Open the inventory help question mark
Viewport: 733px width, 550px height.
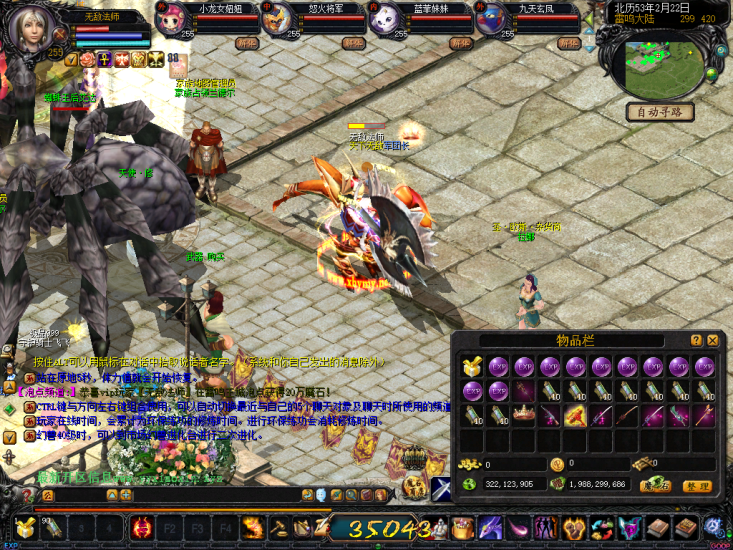click(696, 340)
